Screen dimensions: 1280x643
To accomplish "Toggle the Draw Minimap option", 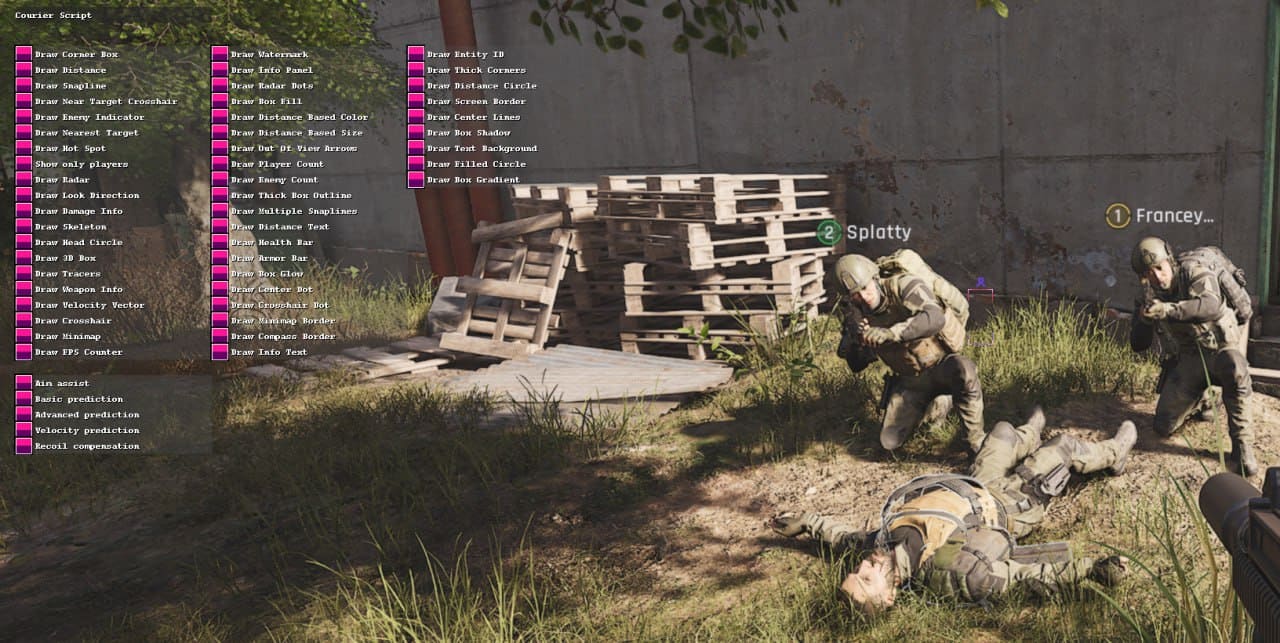I will click(x=23, y=337).
